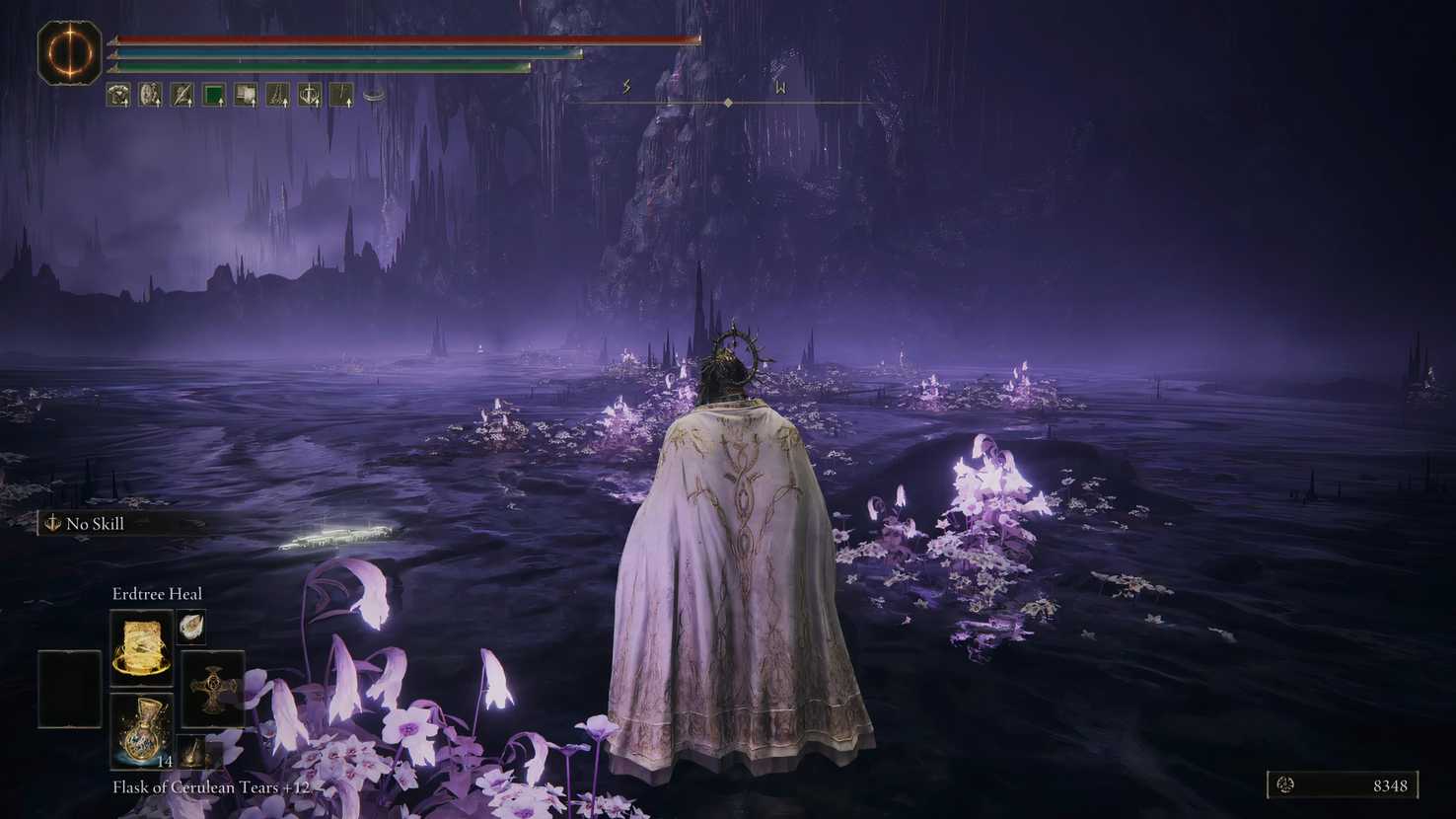Click the Wondrous Physick buff icon
Viewport: 1456px width, 819px height.
click(150, 94)
